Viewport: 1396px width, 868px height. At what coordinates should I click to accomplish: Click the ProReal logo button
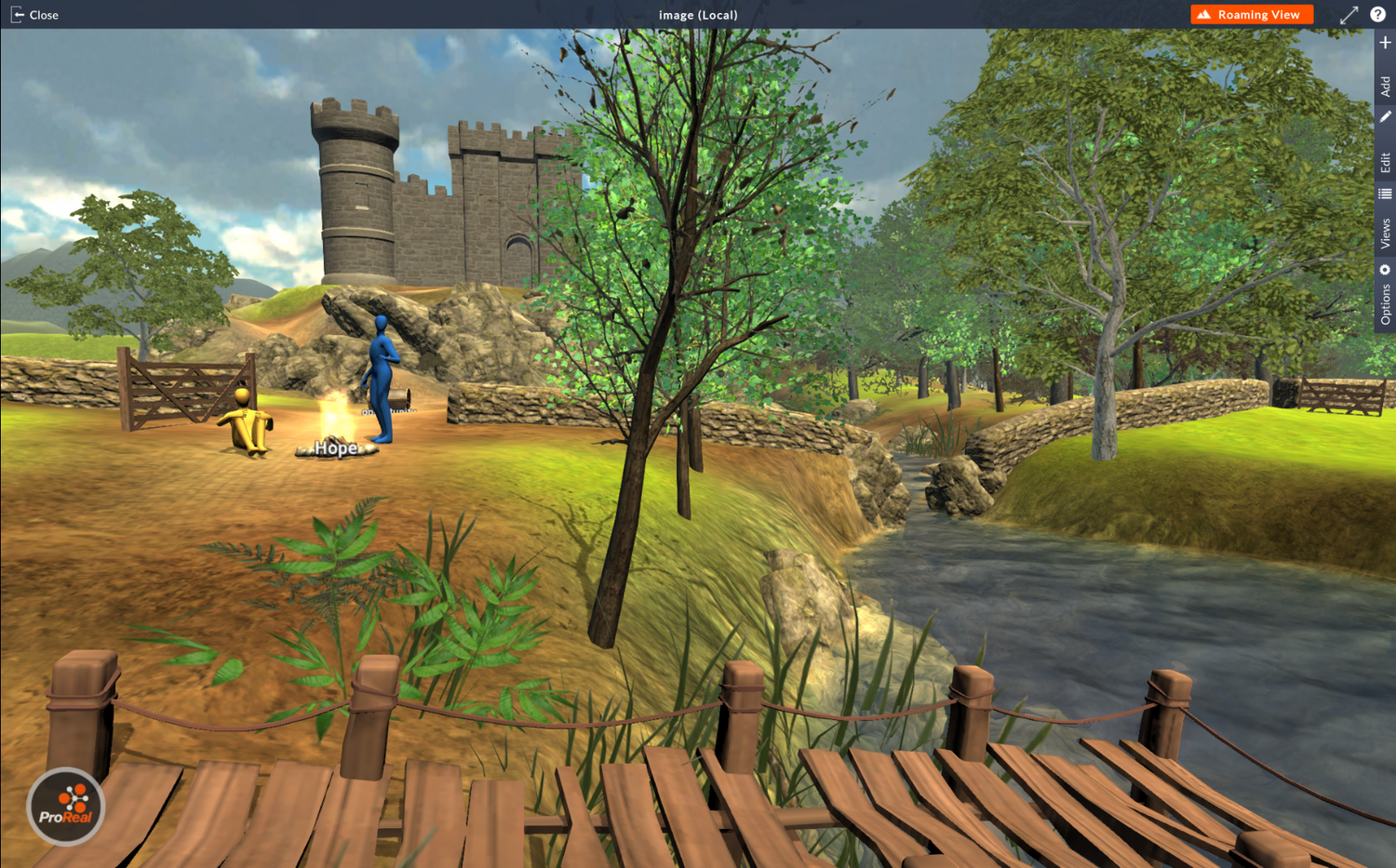[x=65, y=807]
